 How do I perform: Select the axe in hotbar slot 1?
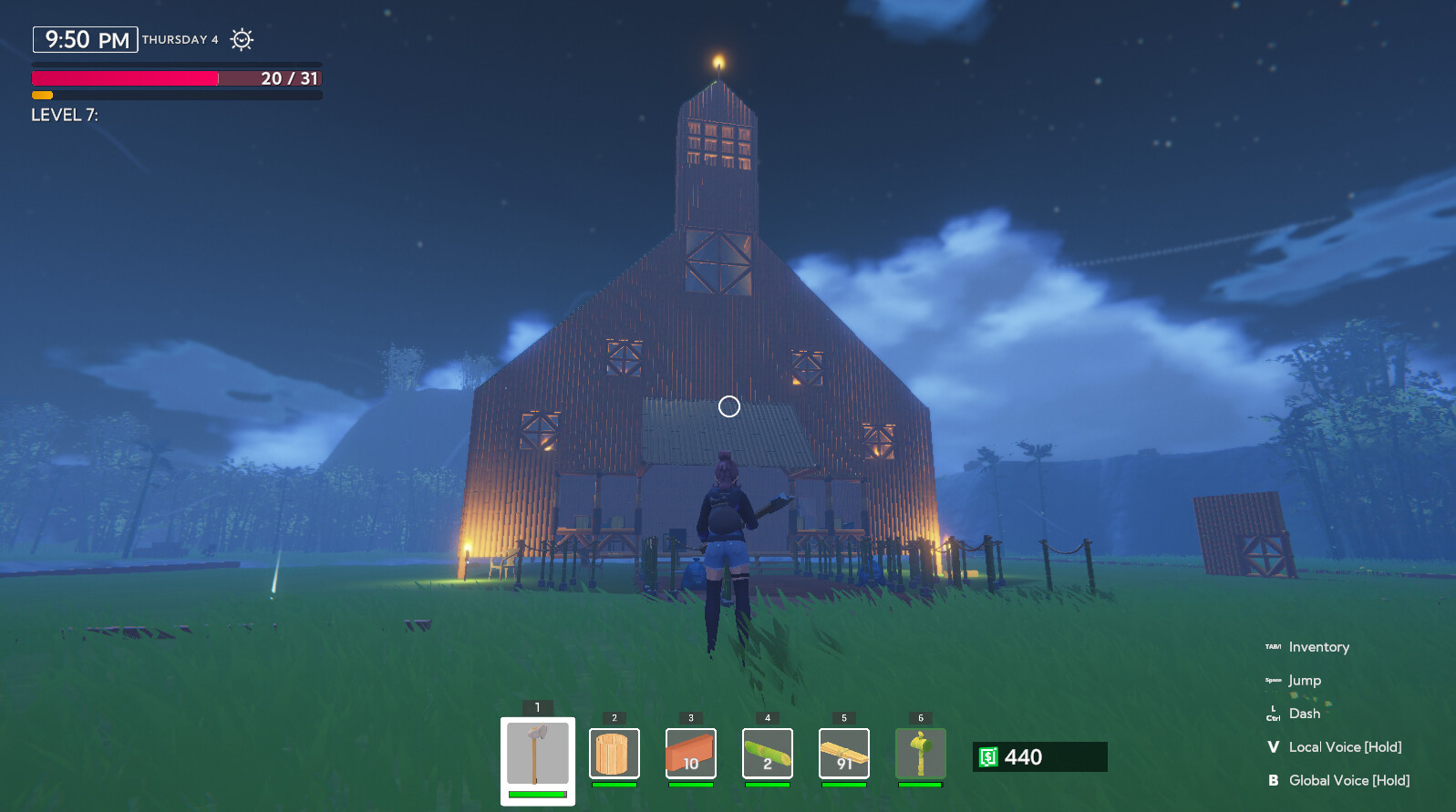pyautogui.click(x=538, y=755)
